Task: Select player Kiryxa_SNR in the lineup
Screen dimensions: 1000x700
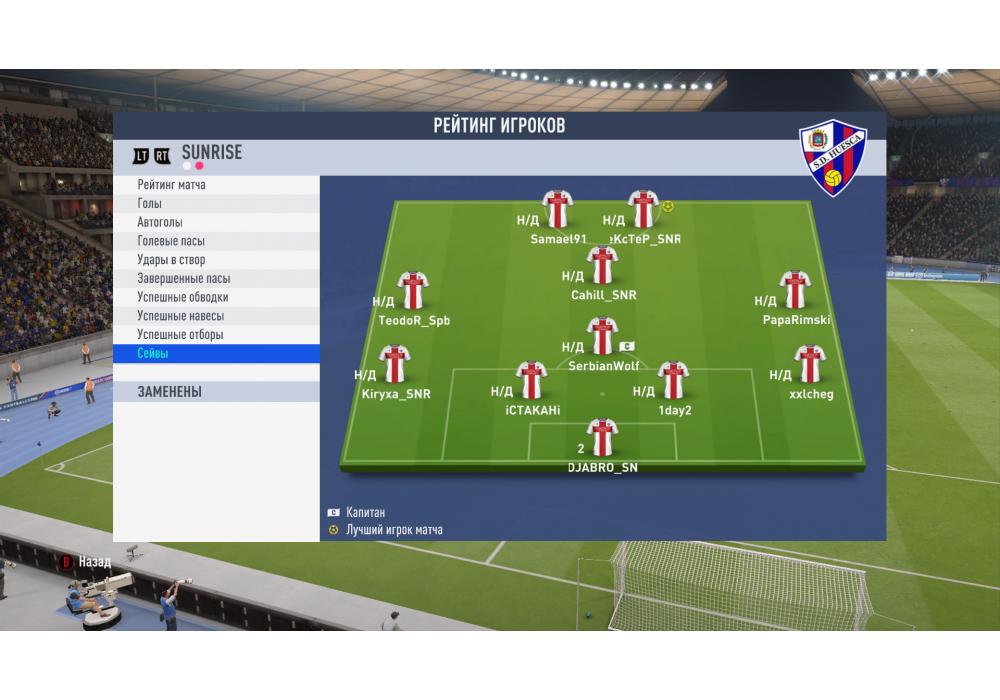Action: (x=395, y=364)
